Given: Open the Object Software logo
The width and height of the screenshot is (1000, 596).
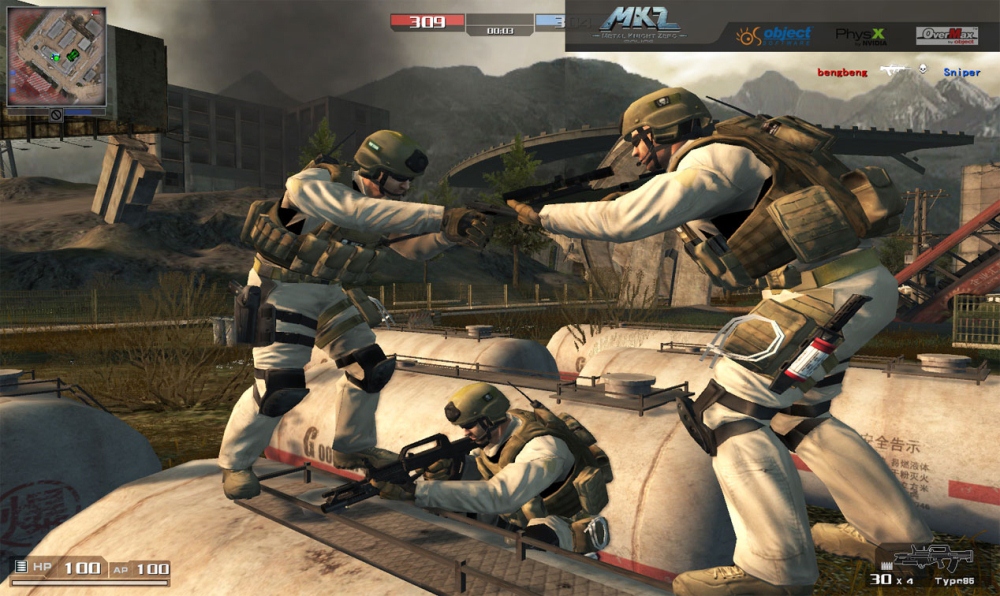Looking at the screenshot, I should click(774, 36).
